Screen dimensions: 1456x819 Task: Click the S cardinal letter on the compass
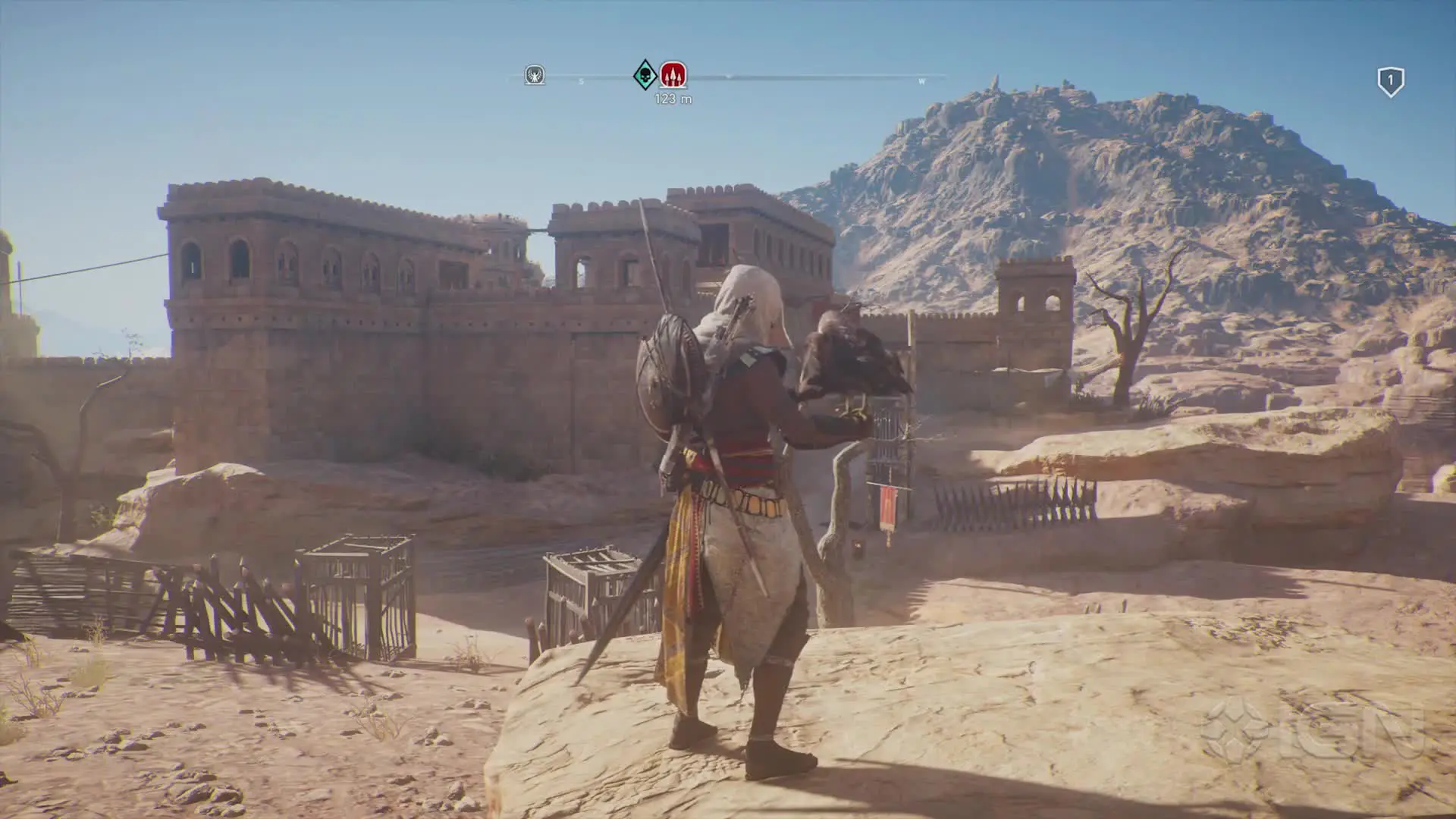(x=580, y=80)
